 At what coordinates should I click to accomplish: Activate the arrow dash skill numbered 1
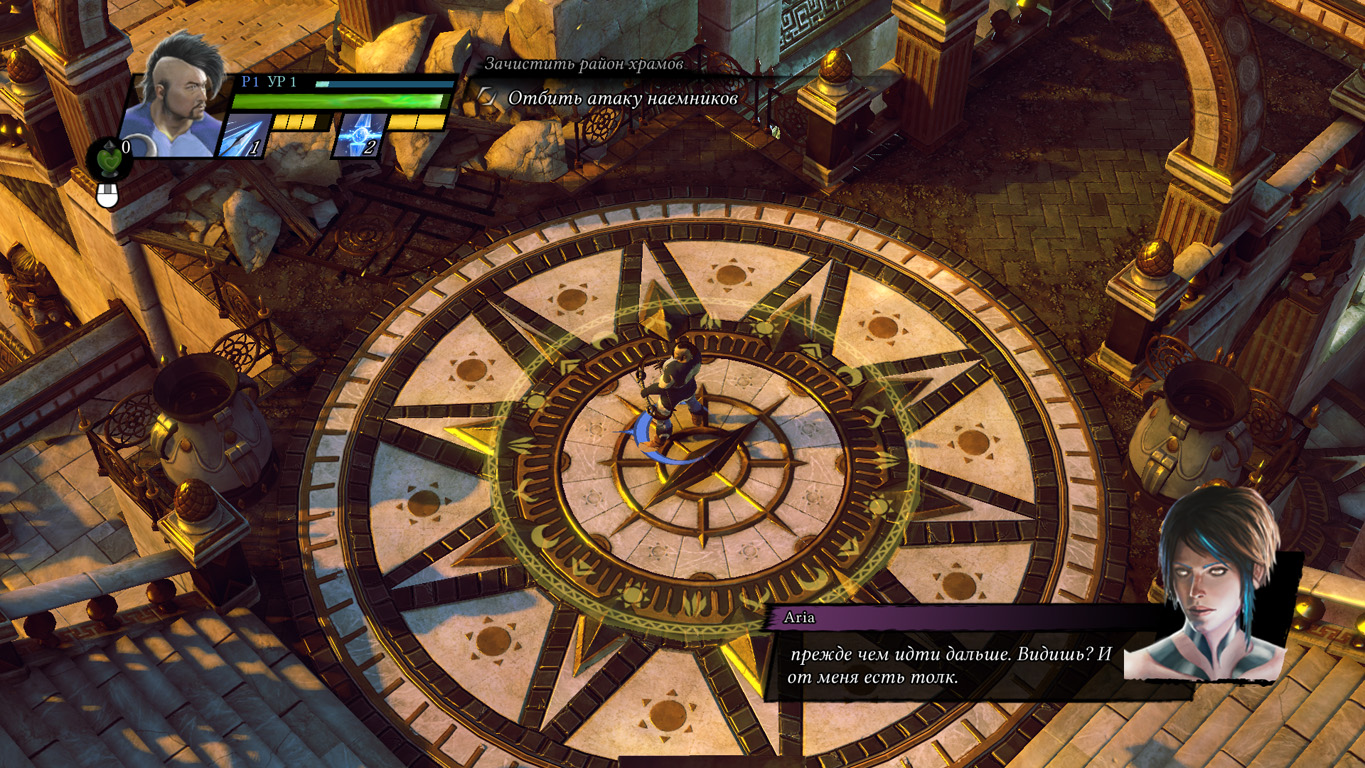[244, 135]
